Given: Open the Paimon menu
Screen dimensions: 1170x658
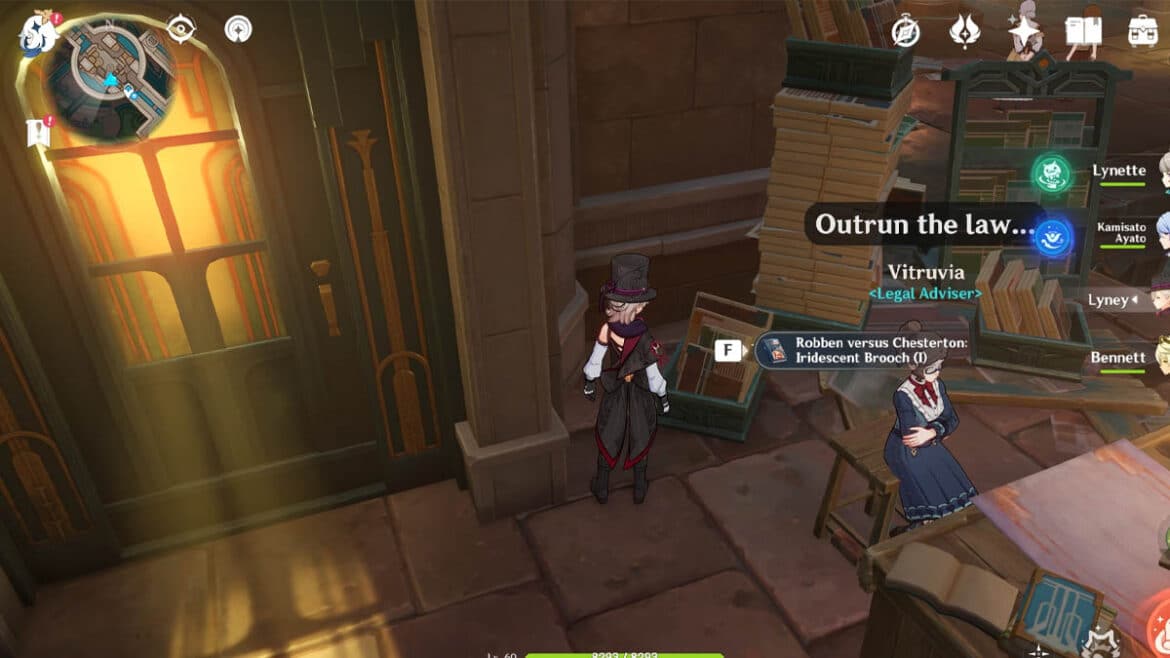Looking at the screenshot, I should point(40,32).
